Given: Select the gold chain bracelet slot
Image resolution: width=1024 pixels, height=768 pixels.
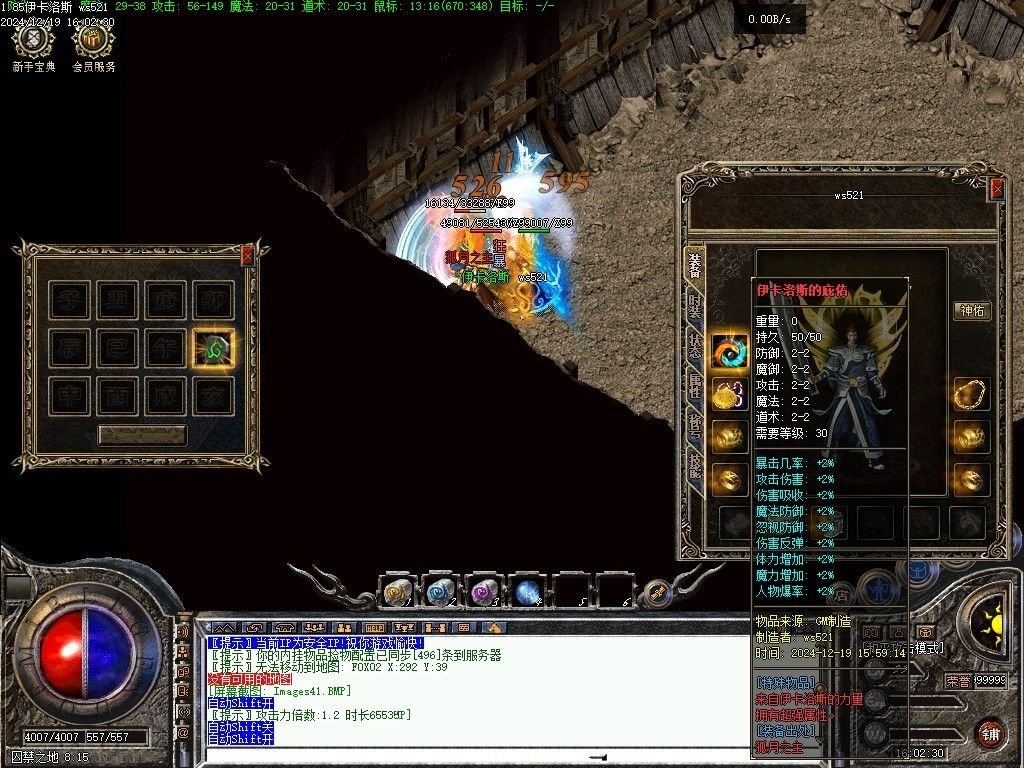Looking at the screenshot, I should pos(970,394).
